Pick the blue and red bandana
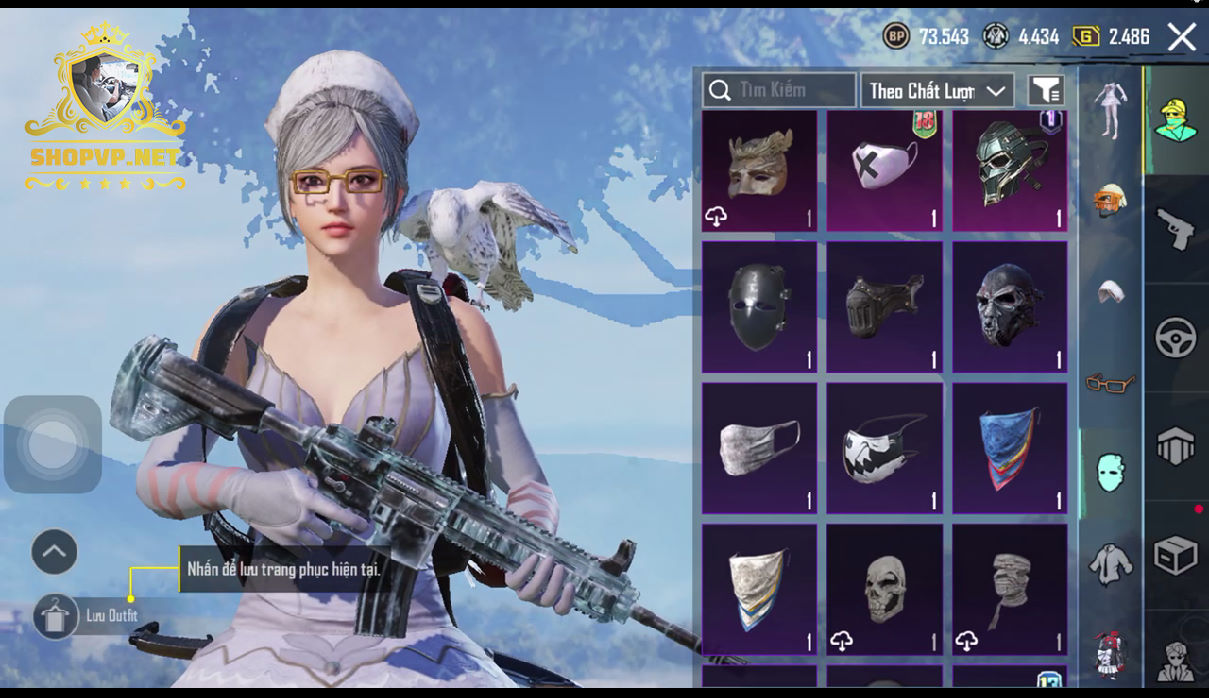 (x=1009, y=447)
